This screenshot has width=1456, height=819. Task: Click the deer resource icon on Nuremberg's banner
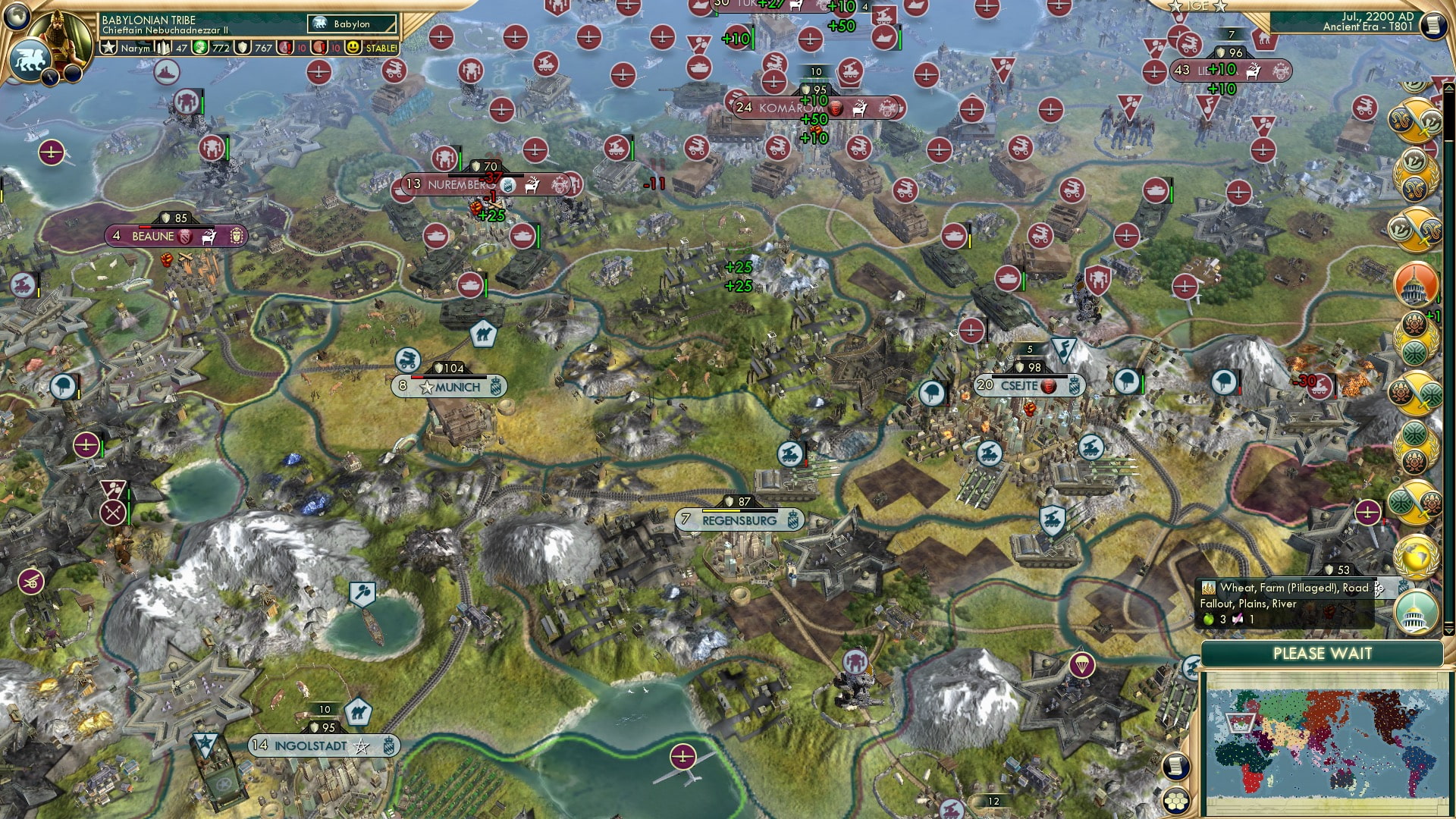tap(533, 184)
